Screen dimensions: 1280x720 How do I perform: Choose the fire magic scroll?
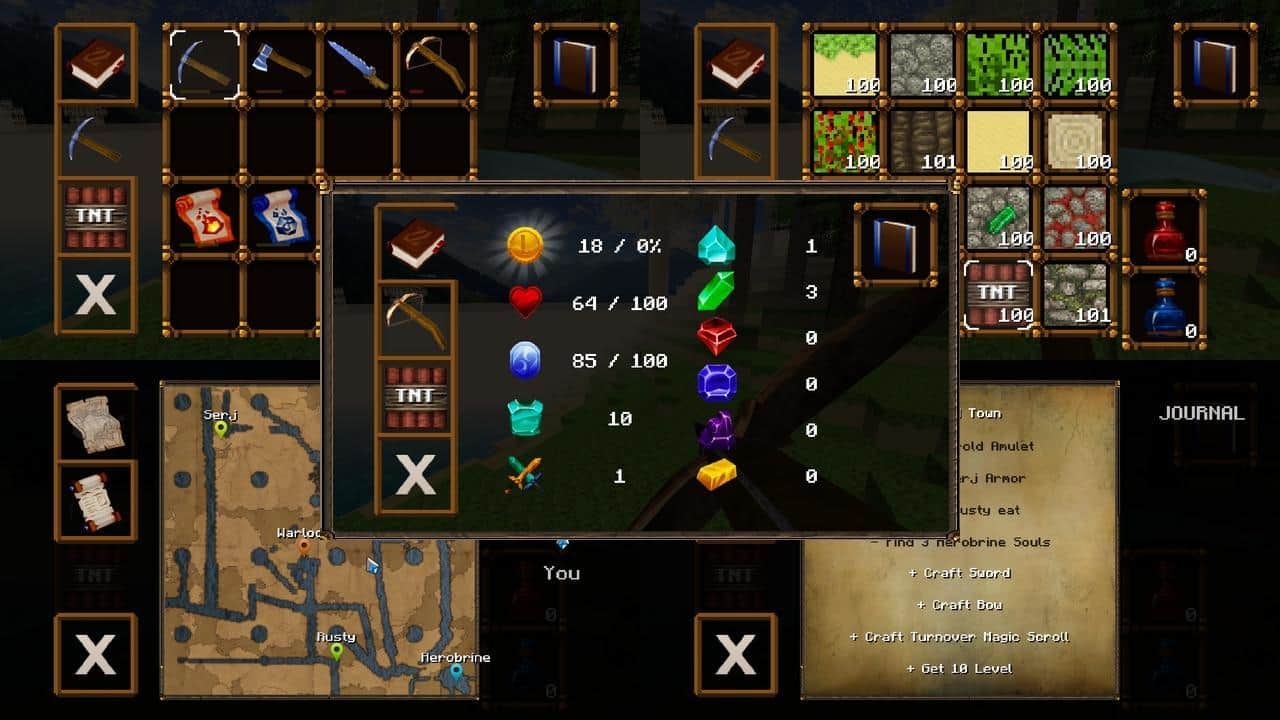coord(204,218)
